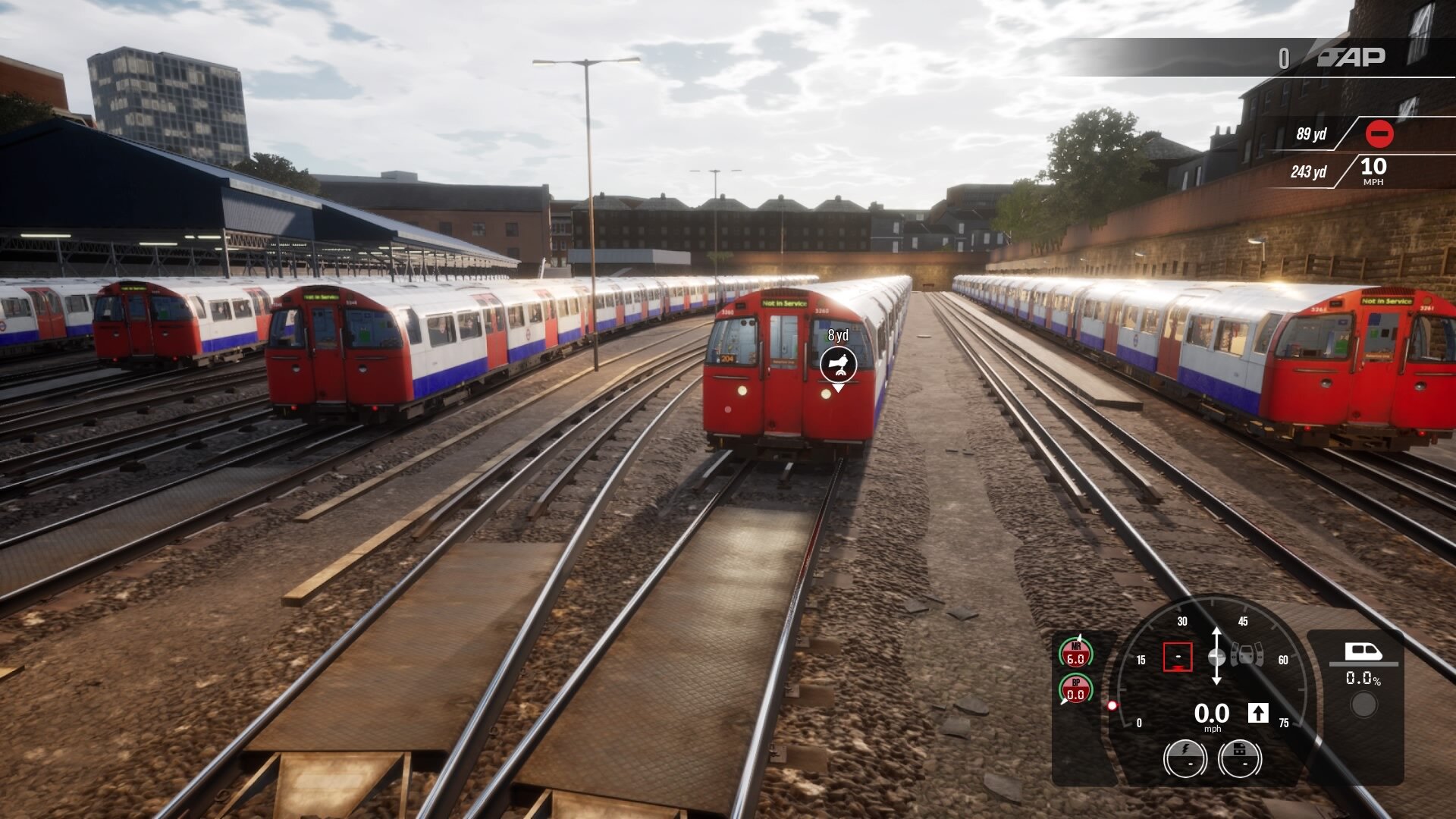The width and height of the screenshot is (1456, 819).
Task: Toggle the left door icon
Action: [1235, 654]
